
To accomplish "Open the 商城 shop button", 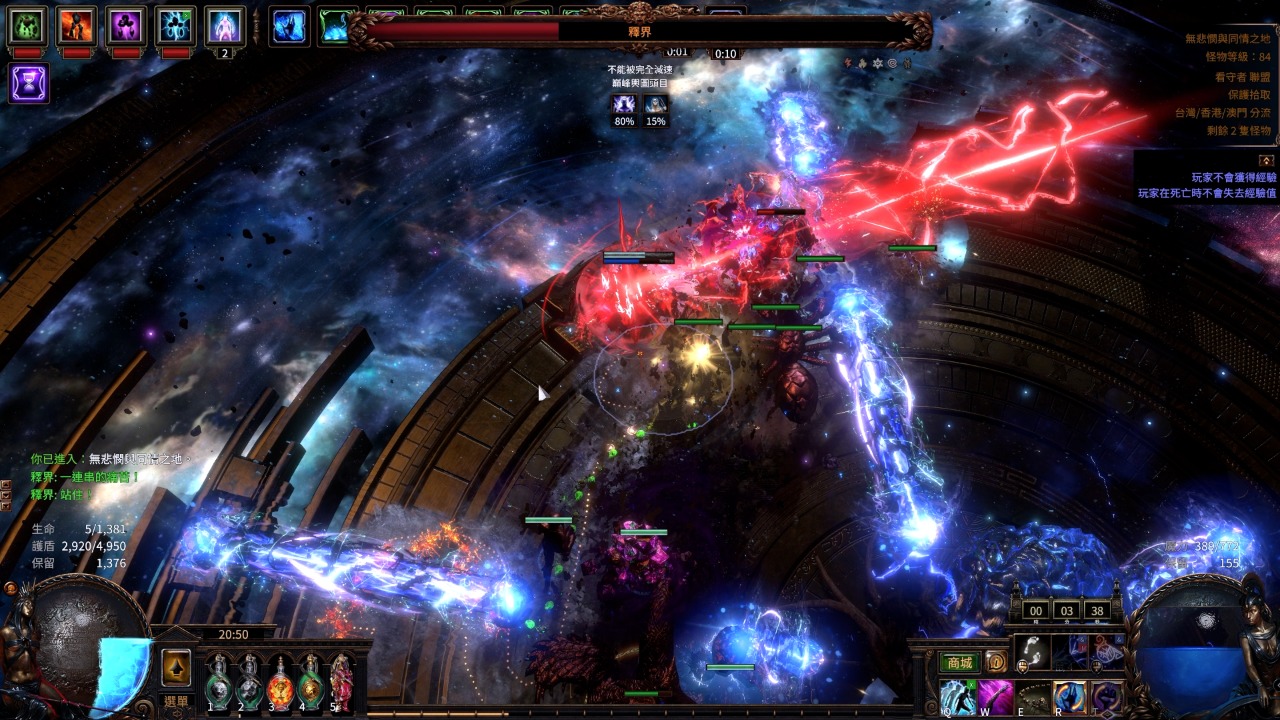I will [x=958, y=662].
